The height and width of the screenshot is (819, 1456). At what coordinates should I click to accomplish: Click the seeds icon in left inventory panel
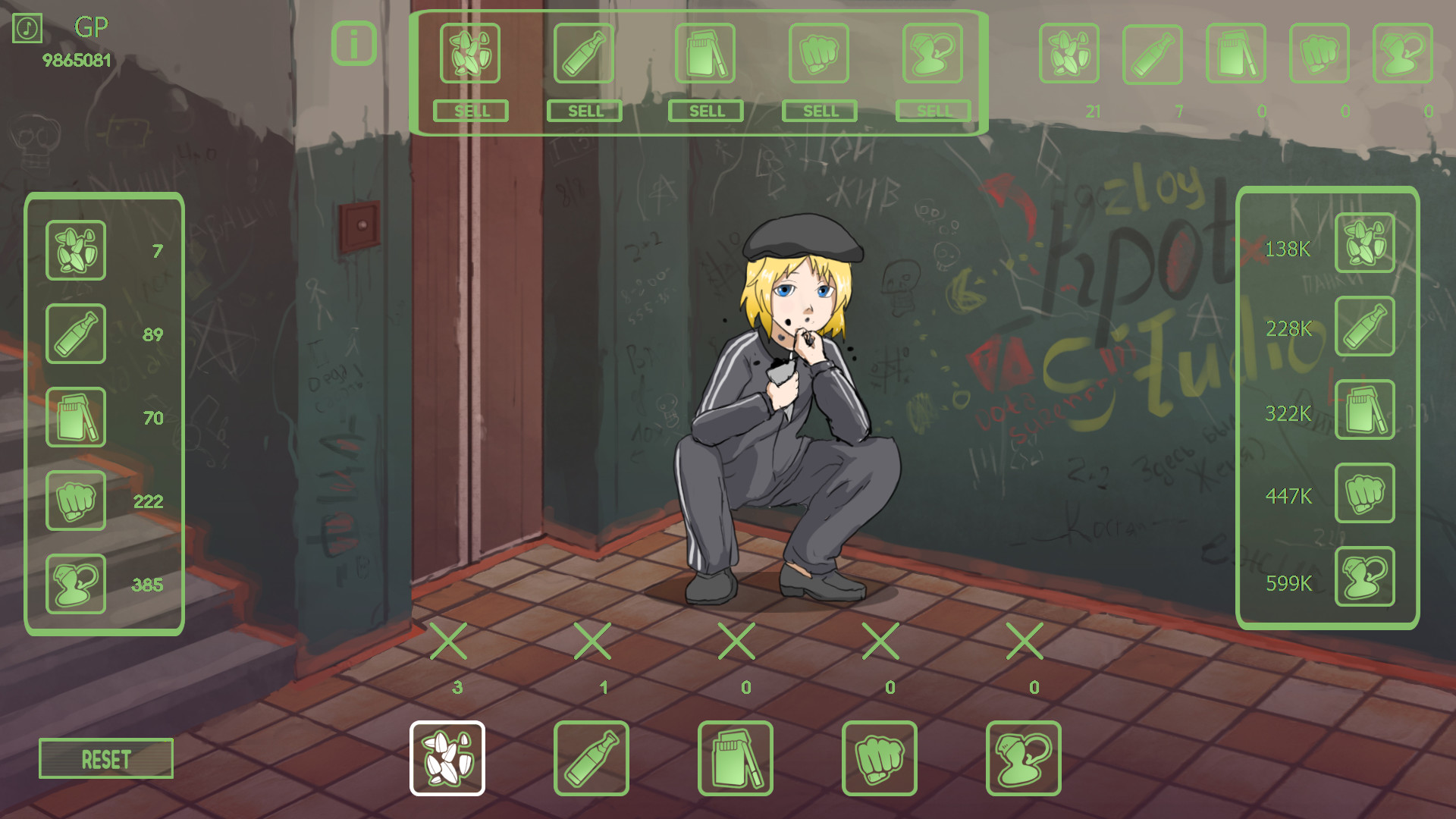pyautogui.click(x=75, y=251)
